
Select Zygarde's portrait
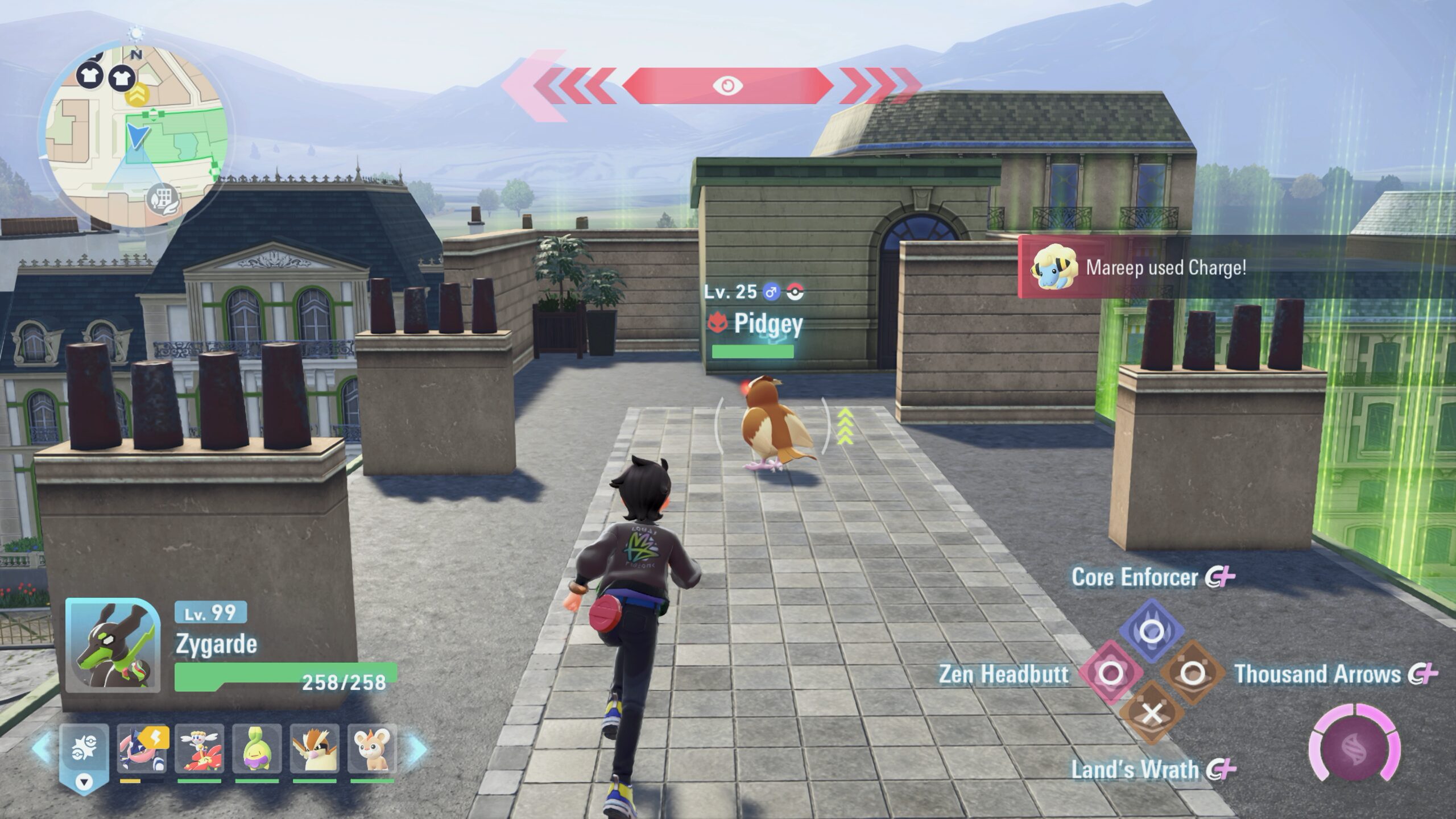point(112,644)
